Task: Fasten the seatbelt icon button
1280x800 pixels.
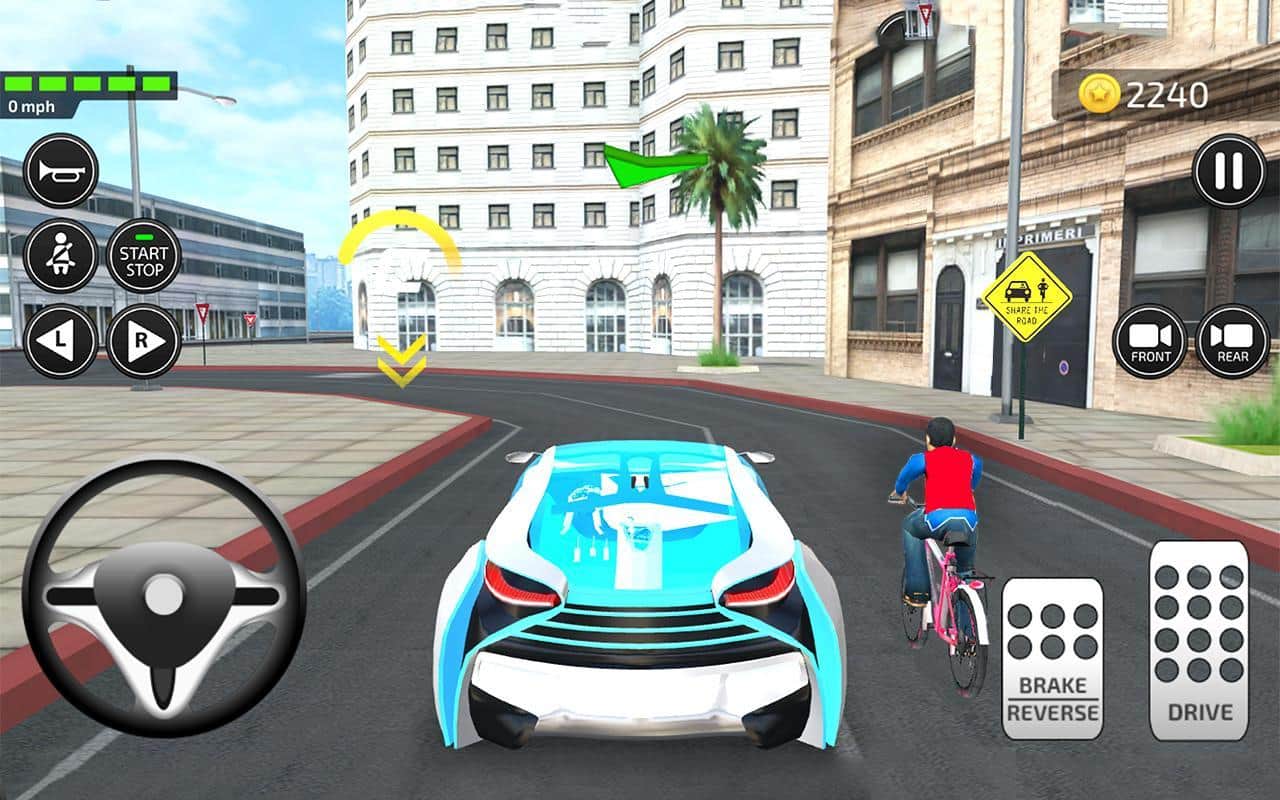Action: 60,256
